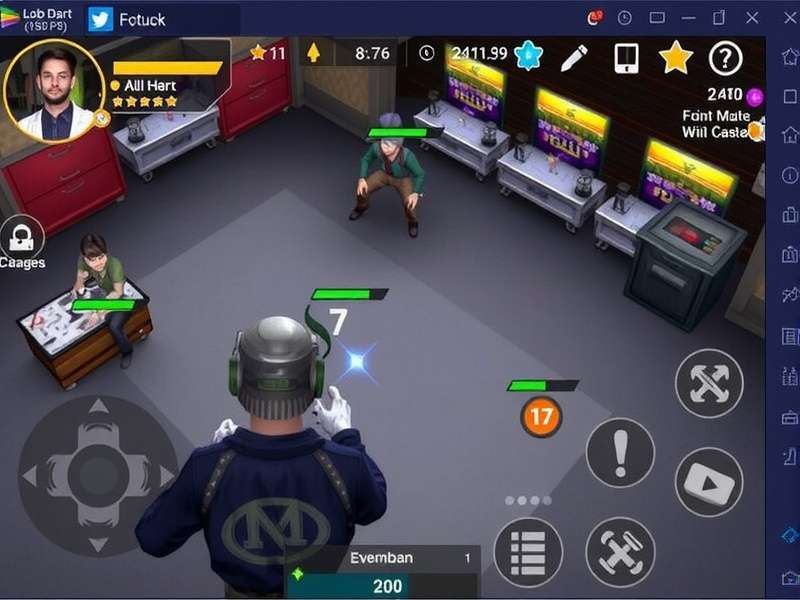Select the Evemban 200 item bar

pyautogui.click(x=383, y=573)
